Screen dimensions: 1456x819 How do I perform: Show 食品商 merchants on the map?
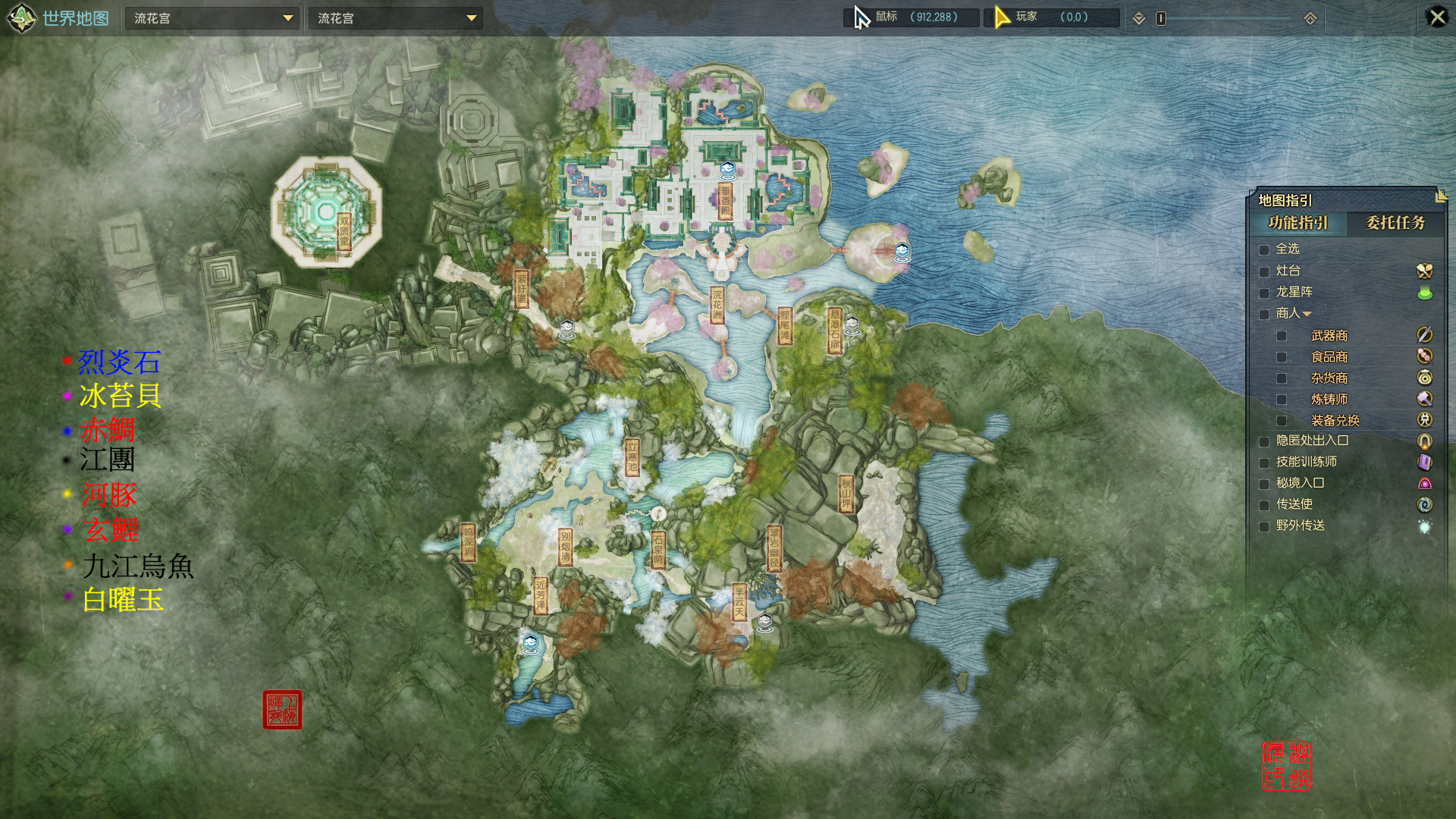(1282, 357)
